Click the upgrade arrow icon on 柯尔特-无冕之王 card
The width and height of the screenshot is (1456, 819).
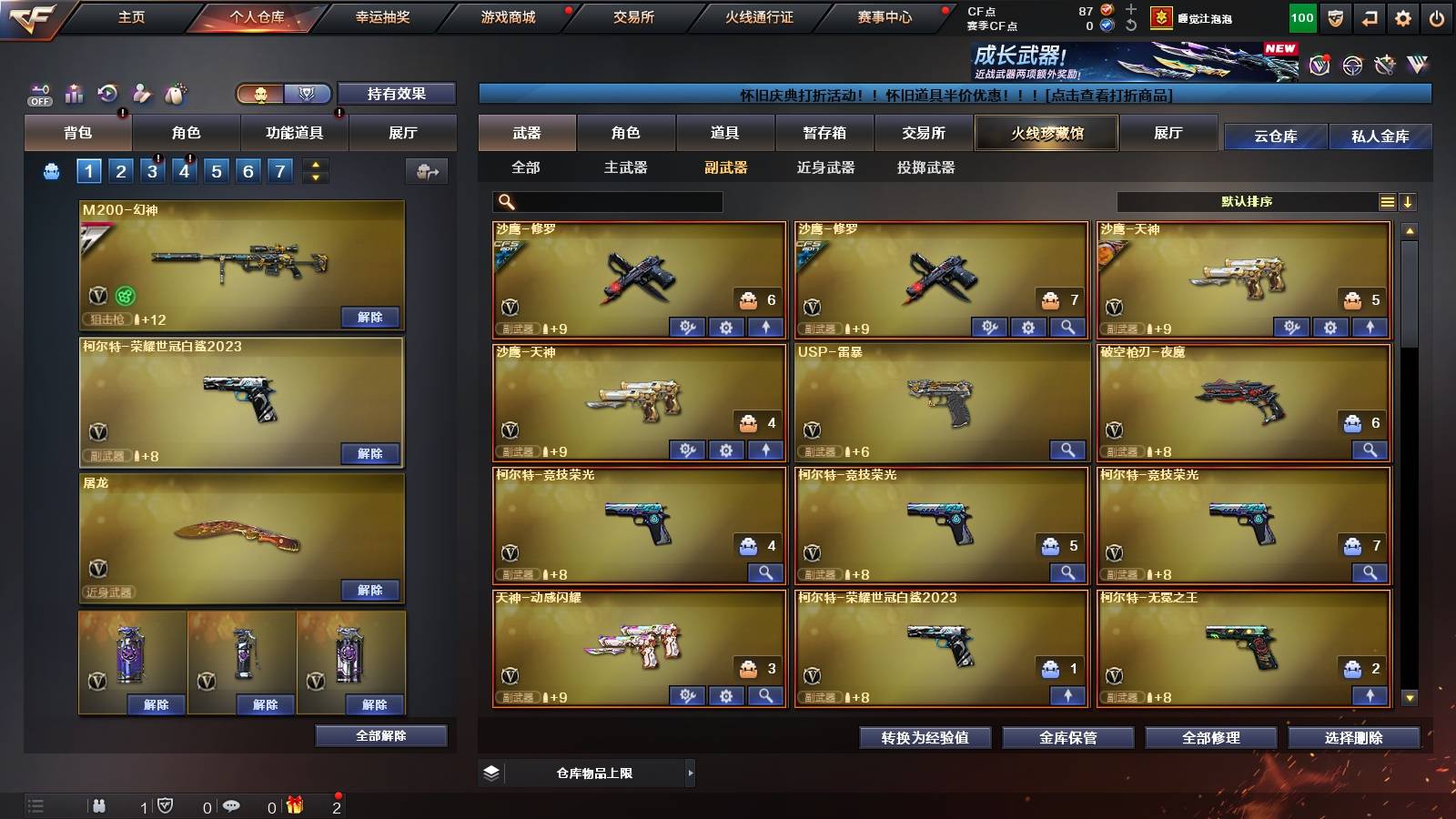[x=1370, y=696]
